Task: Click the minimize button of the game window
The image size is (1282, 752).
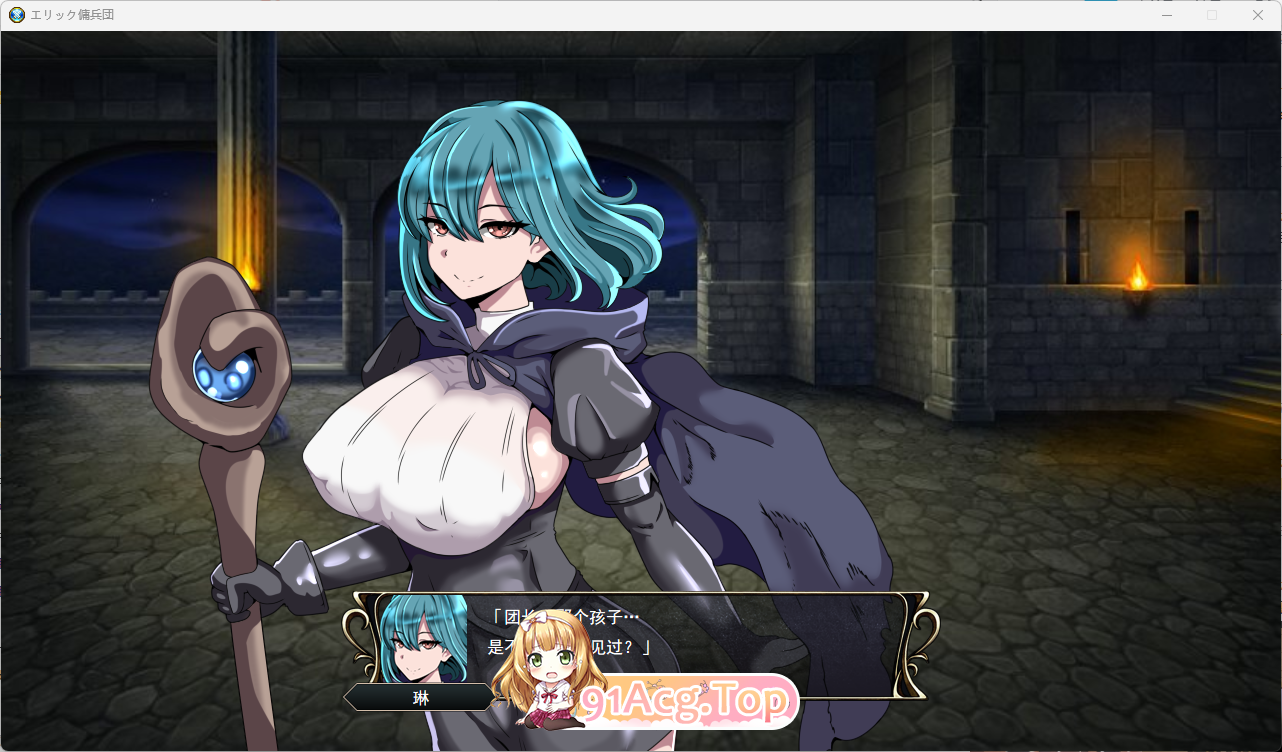Action: coord(1166,15)
